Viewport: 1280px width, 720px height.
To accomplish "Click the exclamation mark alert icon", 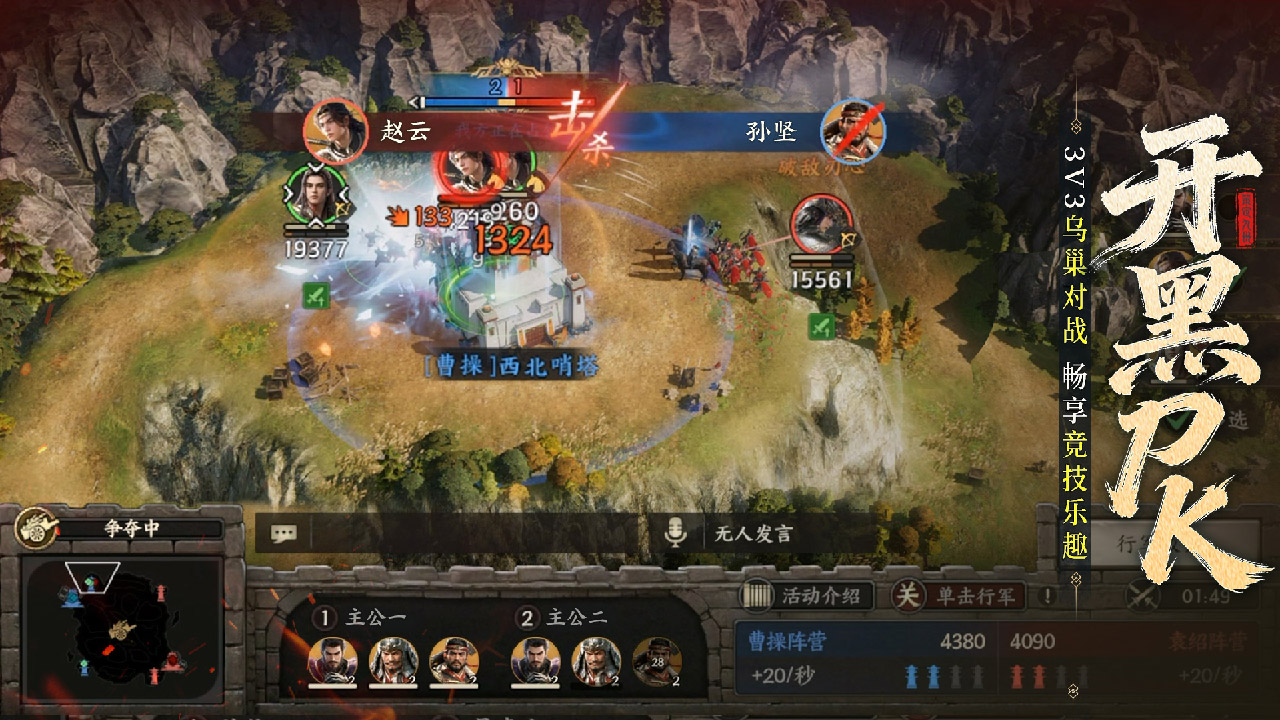I will pyautogui.click(x=1046, y=595).
